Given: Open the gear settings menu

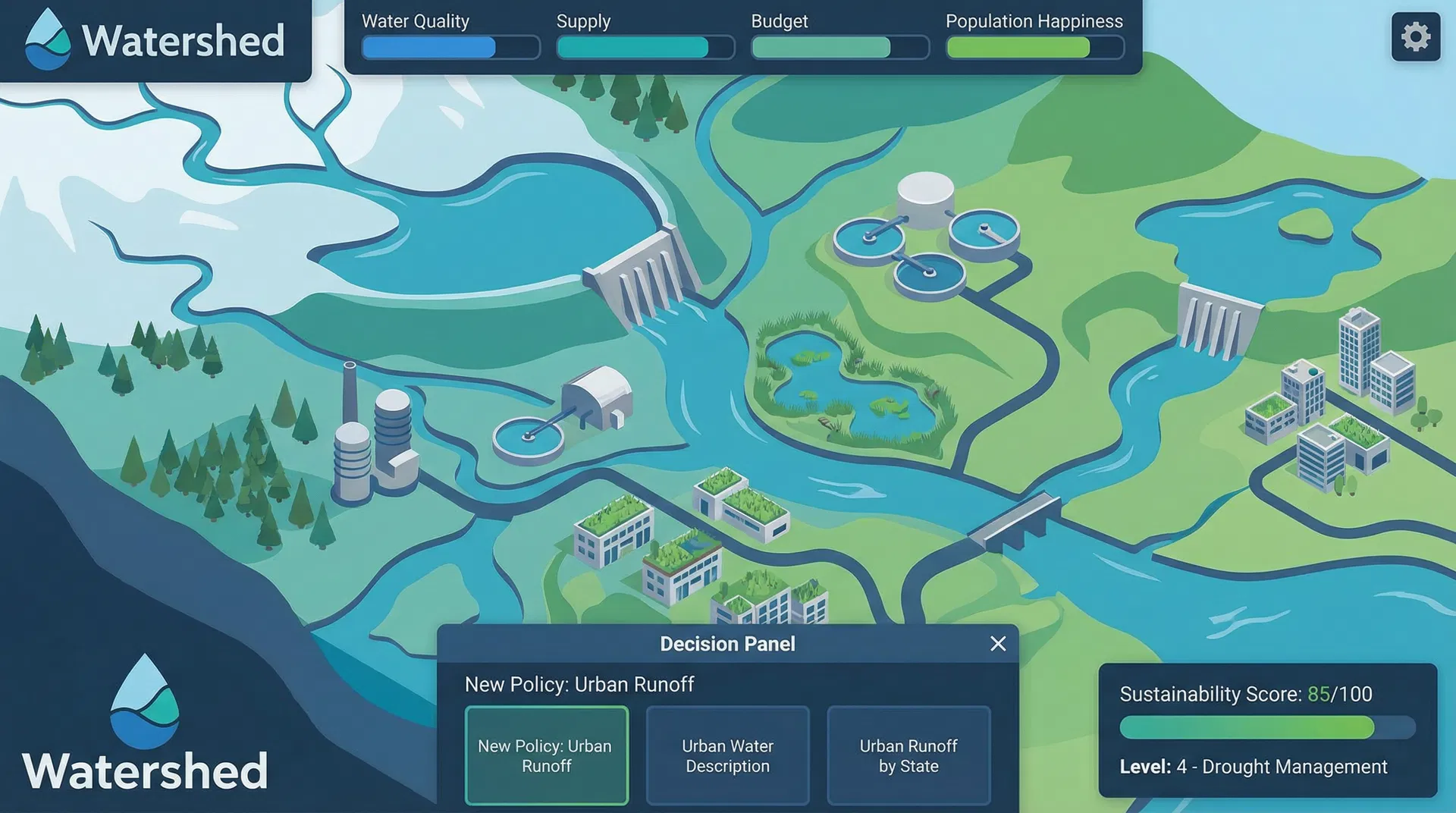Looking at the screenshot, I should point(1415,36).
